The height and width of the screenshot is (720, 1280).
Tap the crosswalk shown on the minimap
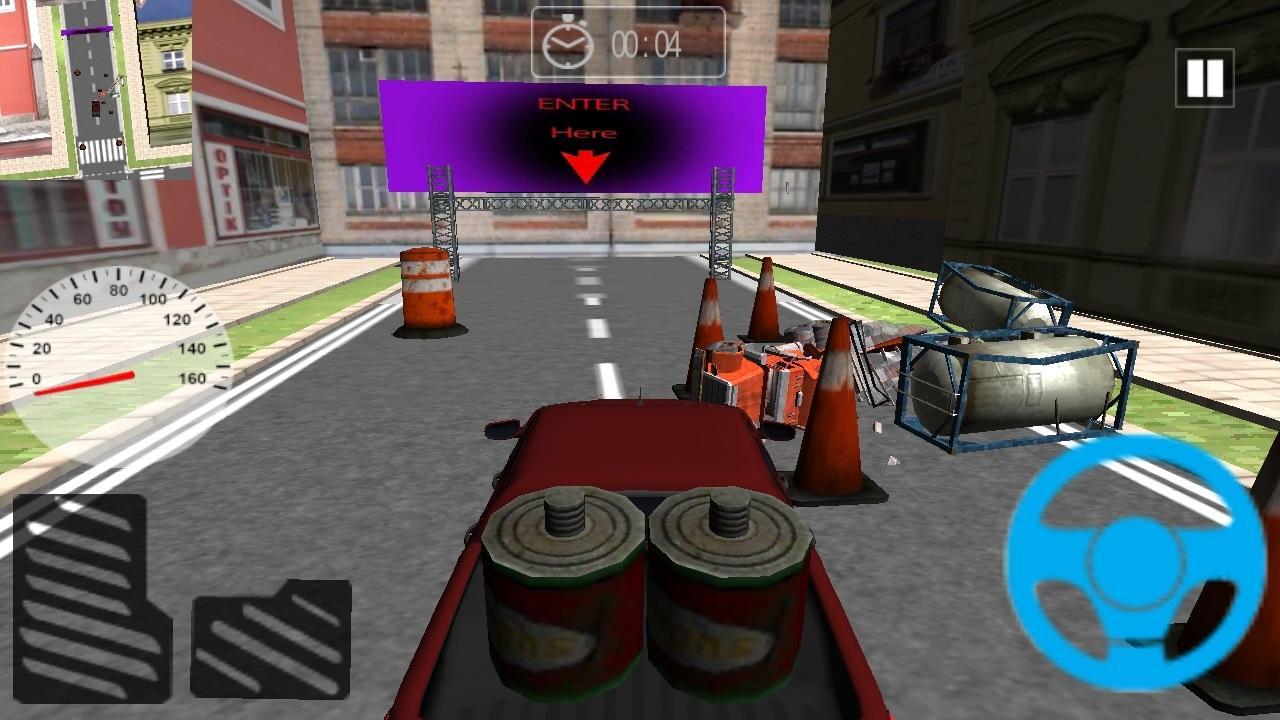pos(100,149)
